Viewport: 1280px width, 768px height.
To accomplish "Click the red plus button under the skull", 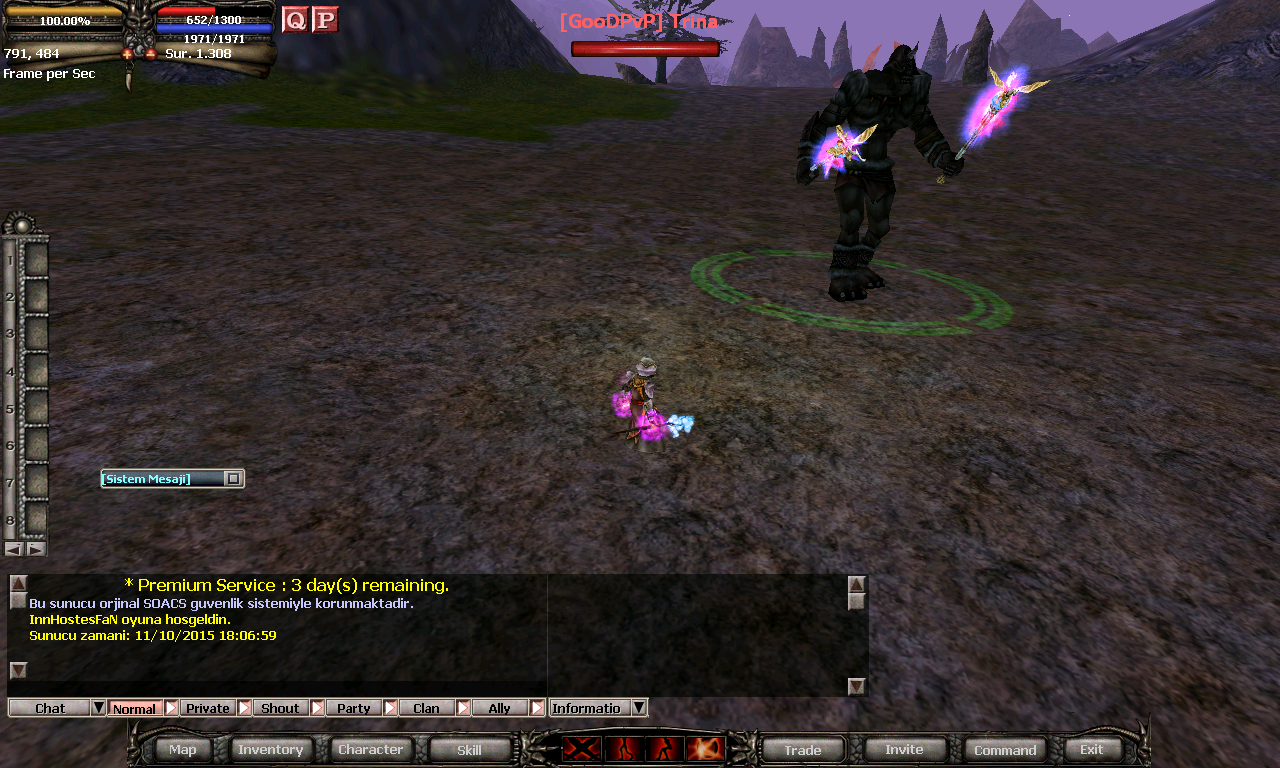I will [x=128, y=54].
